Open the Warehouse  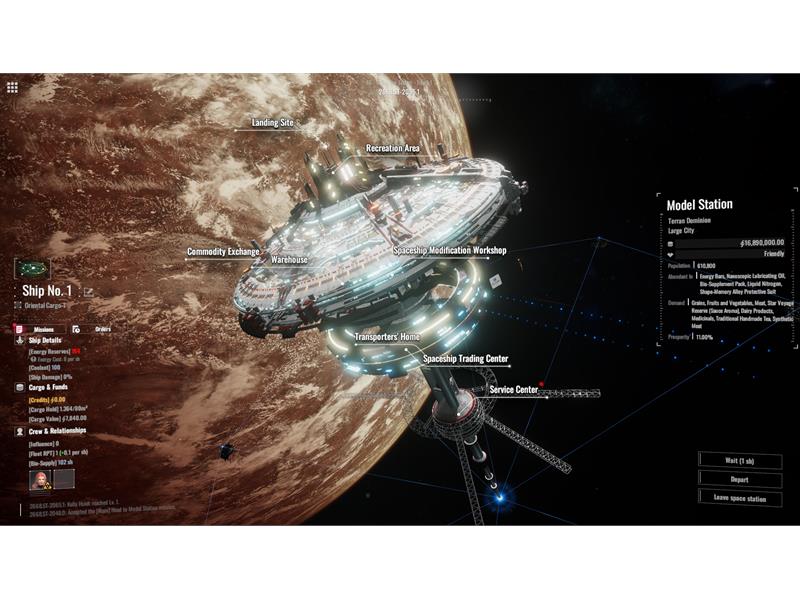pyautogui.click(x=289, y=260)
